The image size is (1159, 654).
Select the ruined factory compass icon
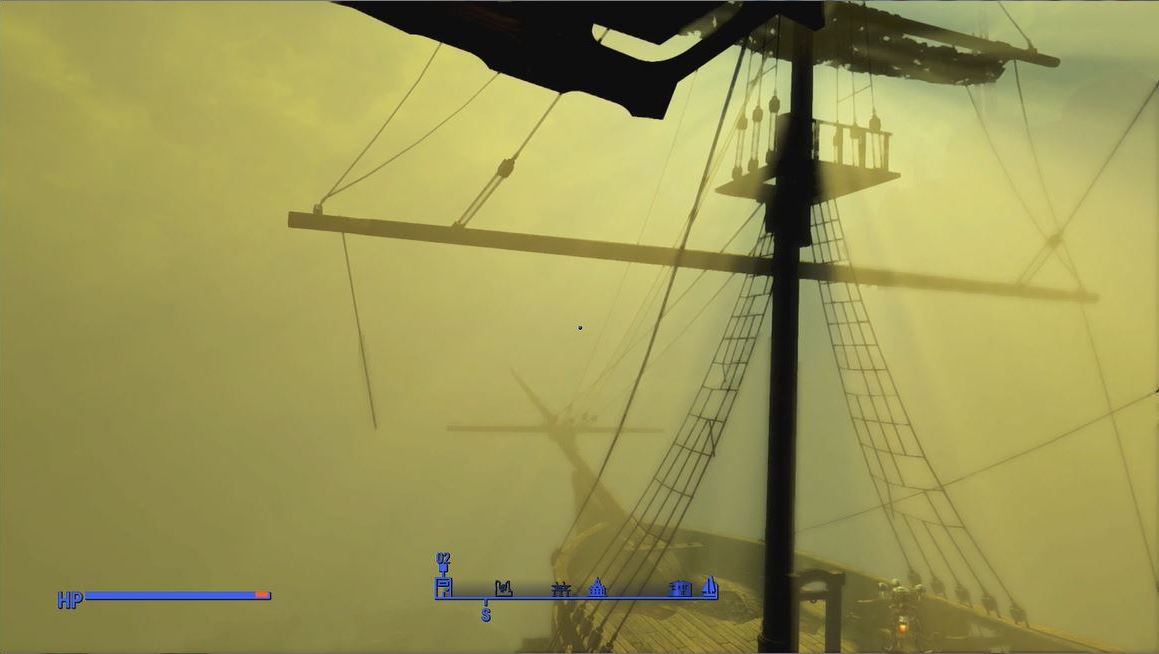pos(503,587)
